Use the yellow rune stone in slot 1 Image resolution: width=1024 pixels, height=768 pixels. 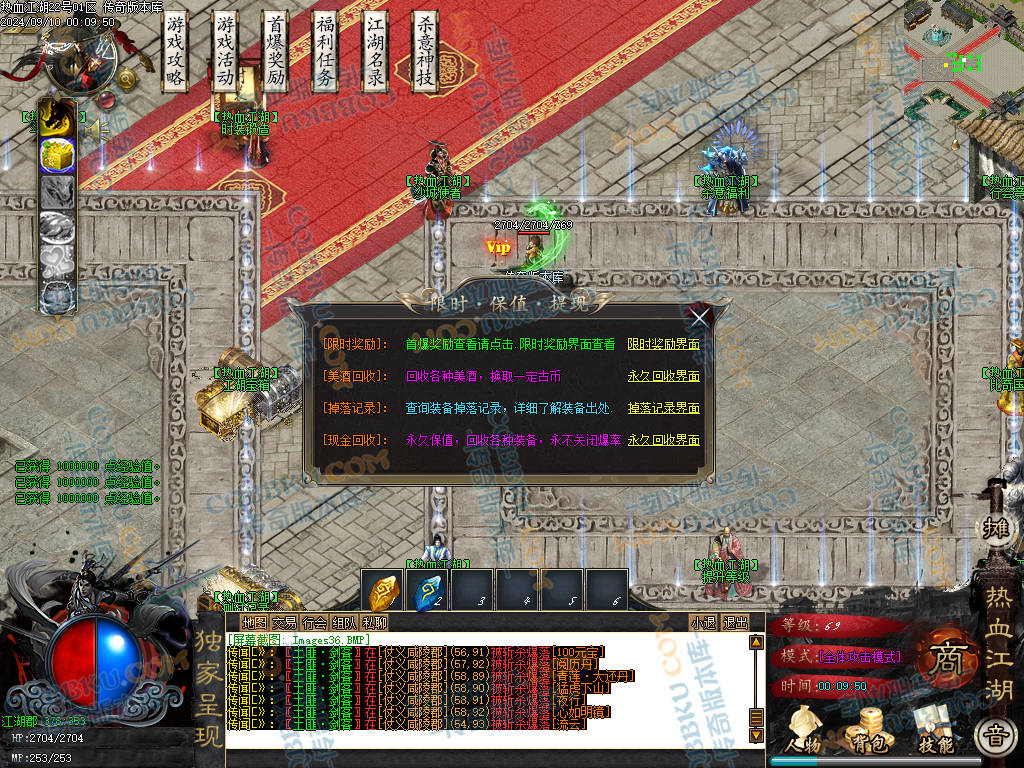tap(384, 593)
